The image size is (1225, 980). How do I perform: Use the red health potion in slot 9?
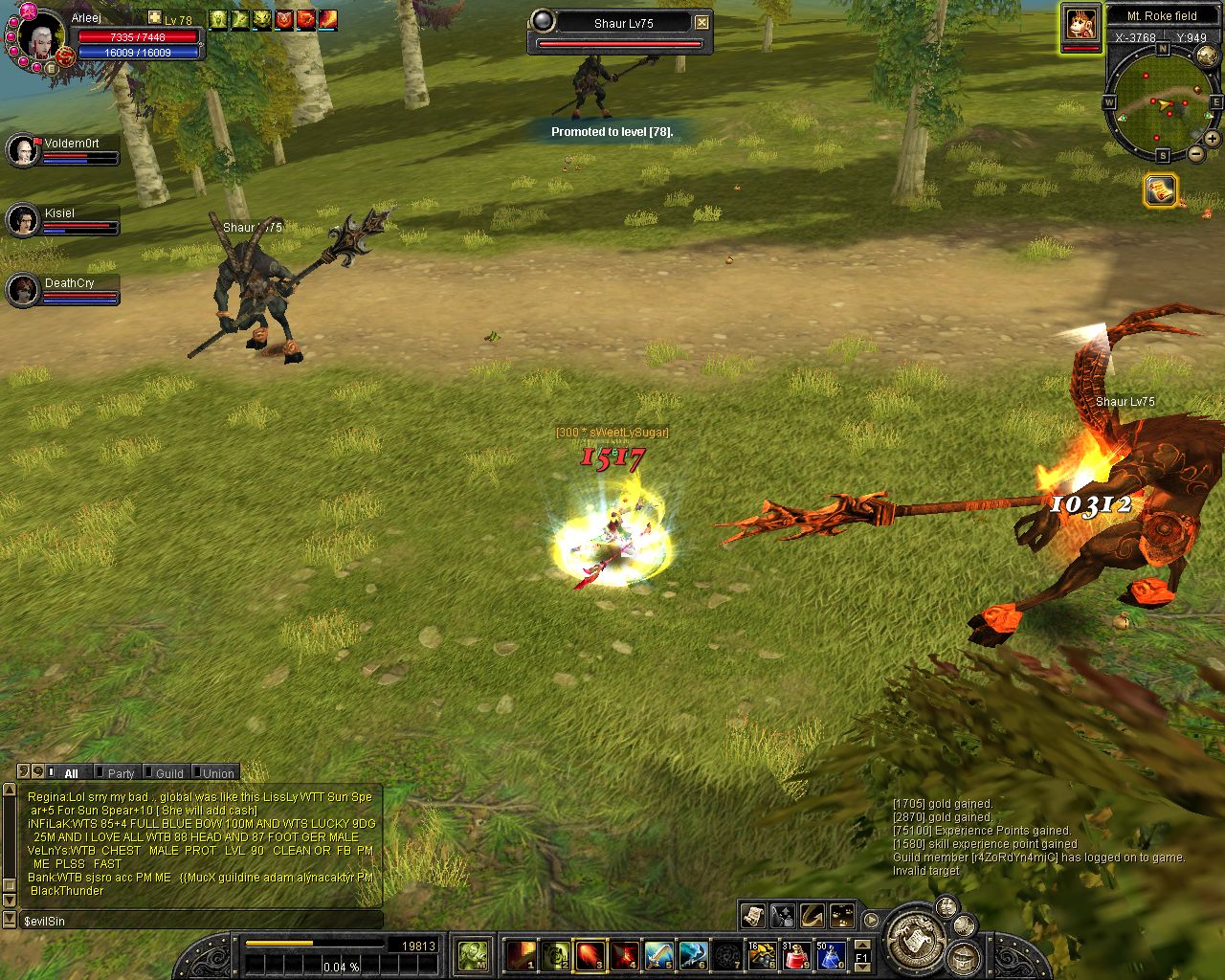tap(796, 954)
